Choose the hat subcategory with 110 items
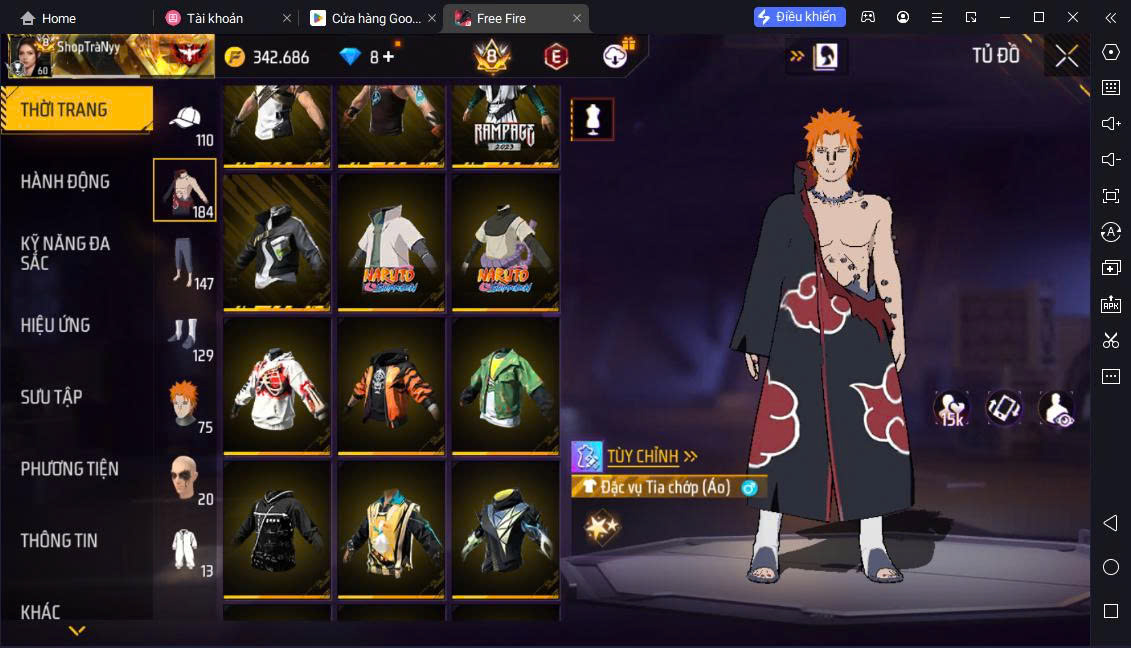Image resolution: width=1131 pixels, height=648 pixels. pyautogui.click(x=185, y=123)
